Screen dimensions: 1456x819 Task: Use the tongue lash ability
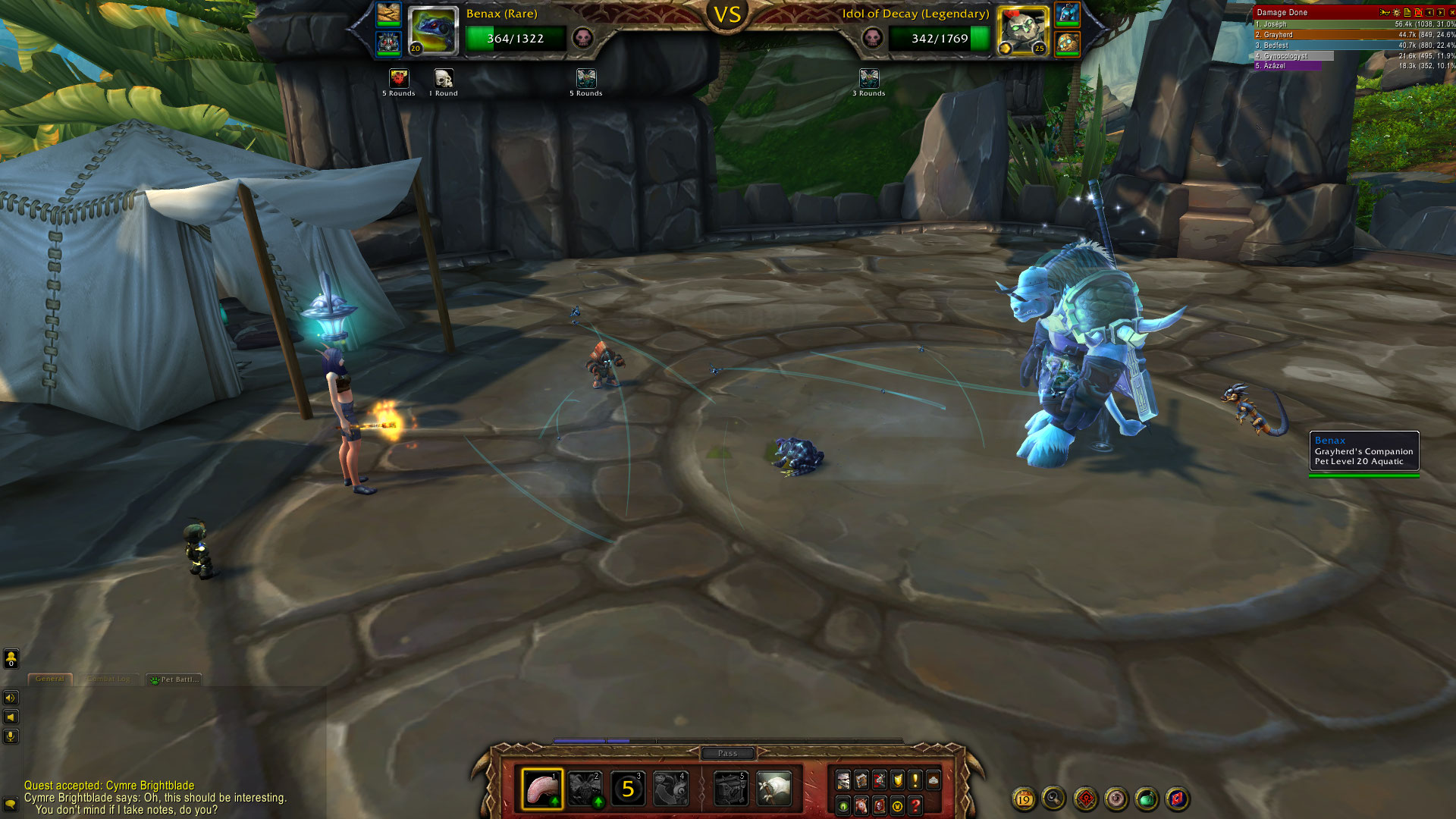click(541, 789)
